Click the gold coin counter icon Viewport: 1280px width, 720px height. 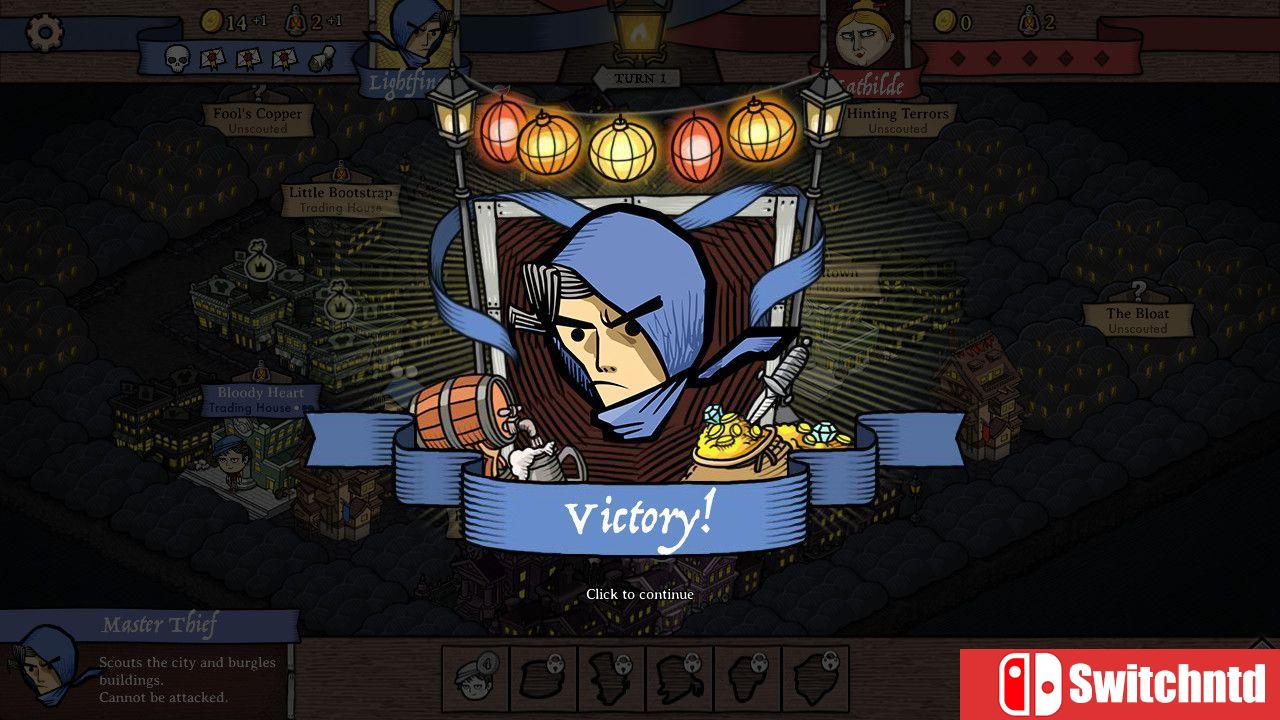click(x=213, y=20)
